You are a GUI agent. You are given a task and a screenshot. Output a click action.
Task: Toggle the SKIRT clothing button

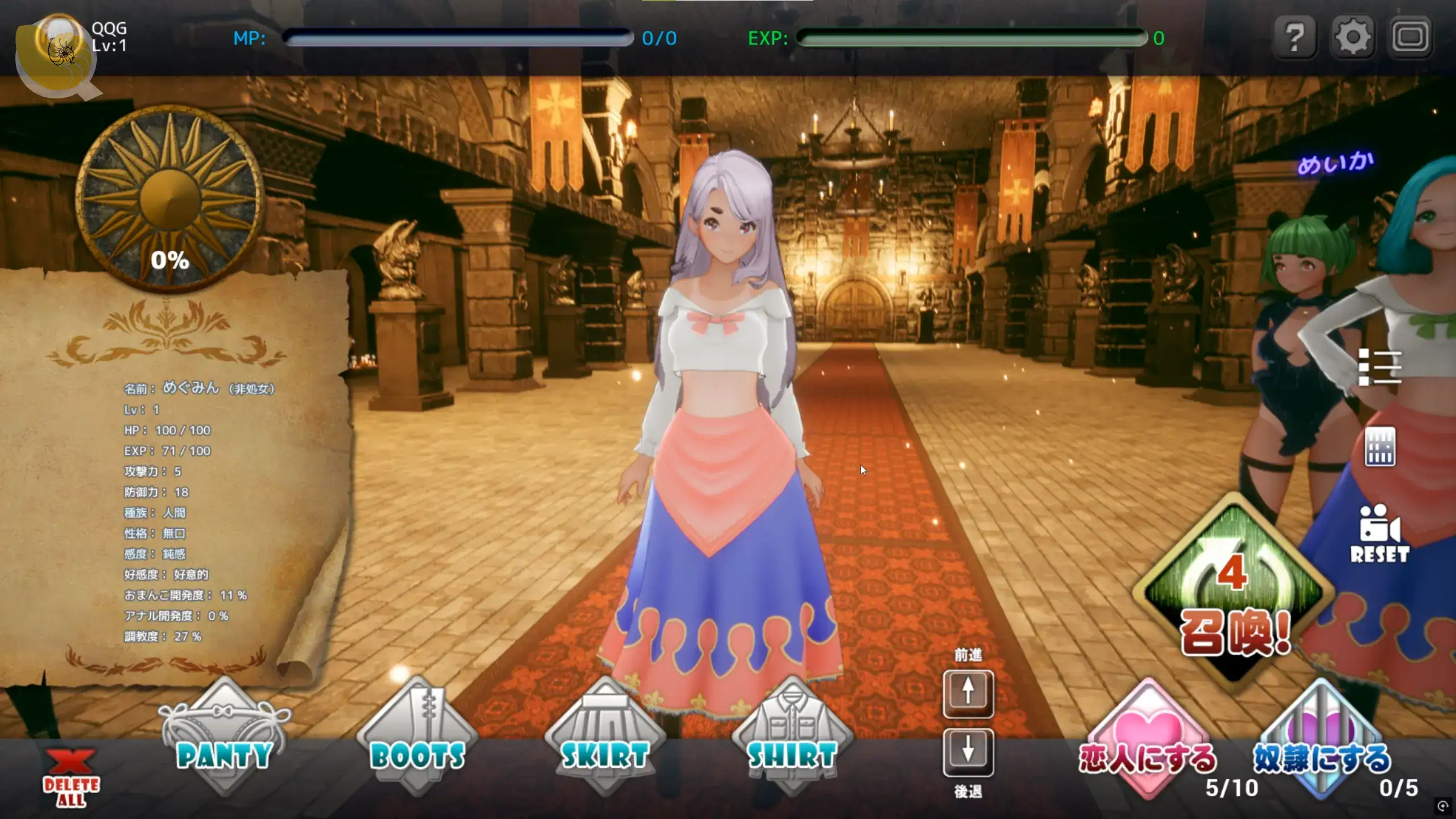605,737
